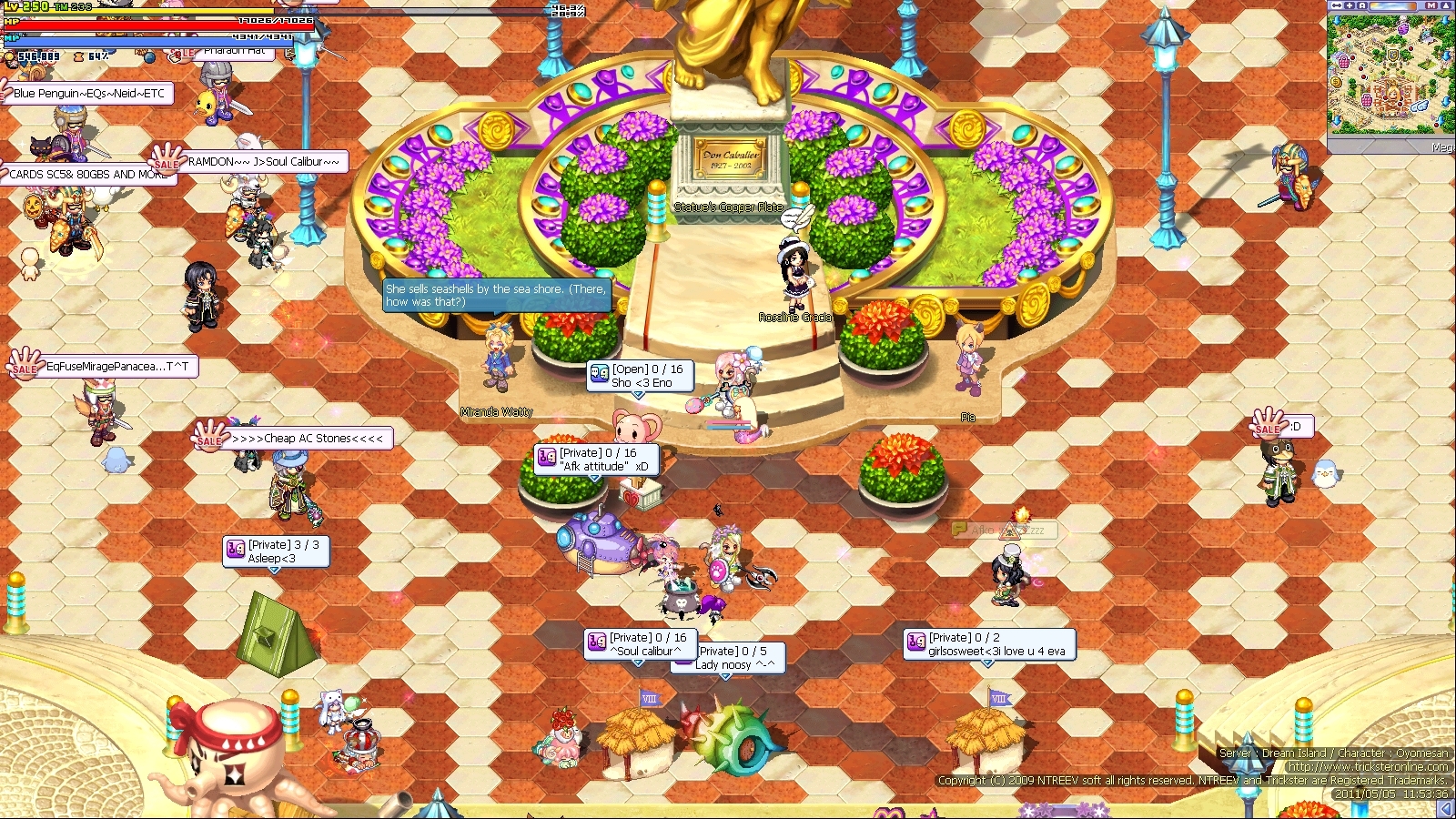Click the guild shield marker on the minimap
Viewport: 1456px width, 819px height.
coord(1393,53)
